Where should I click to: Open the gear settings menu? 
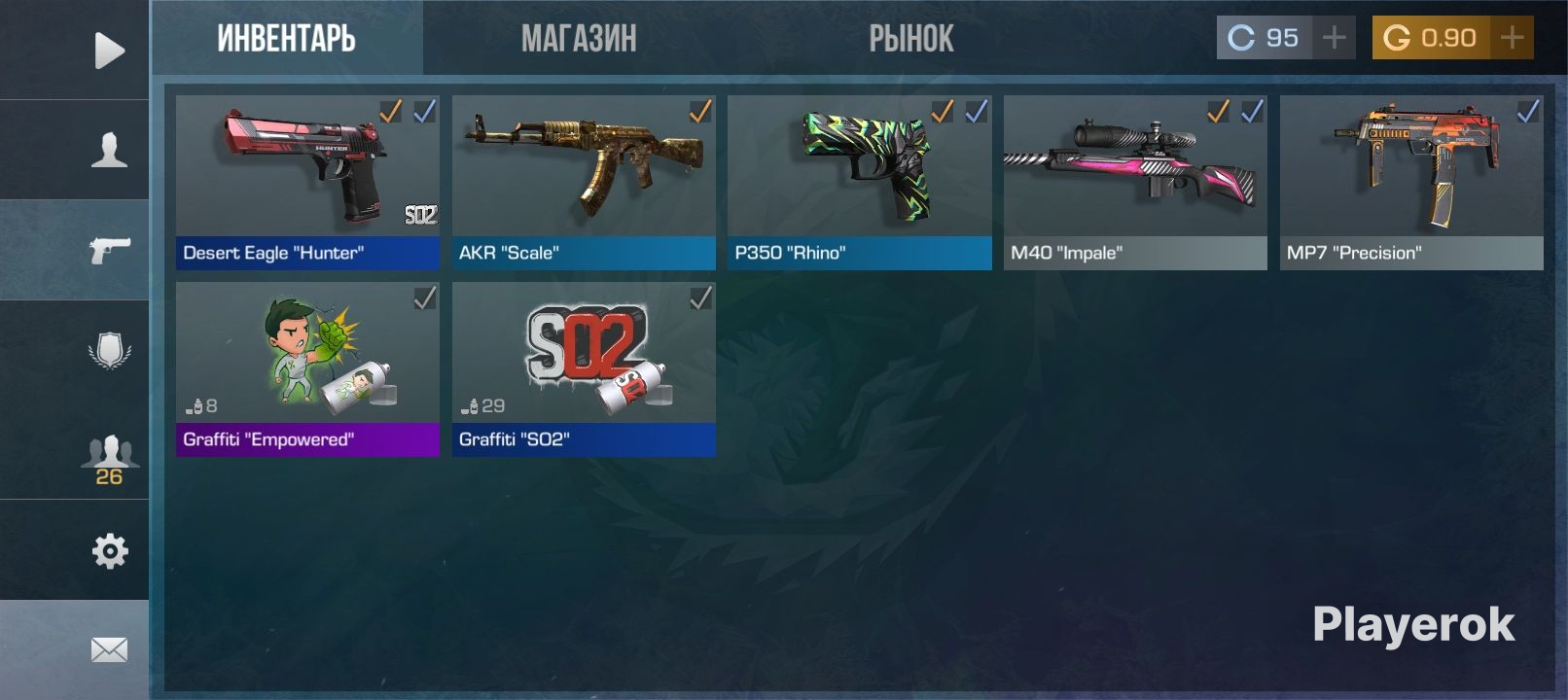(109, 550)
